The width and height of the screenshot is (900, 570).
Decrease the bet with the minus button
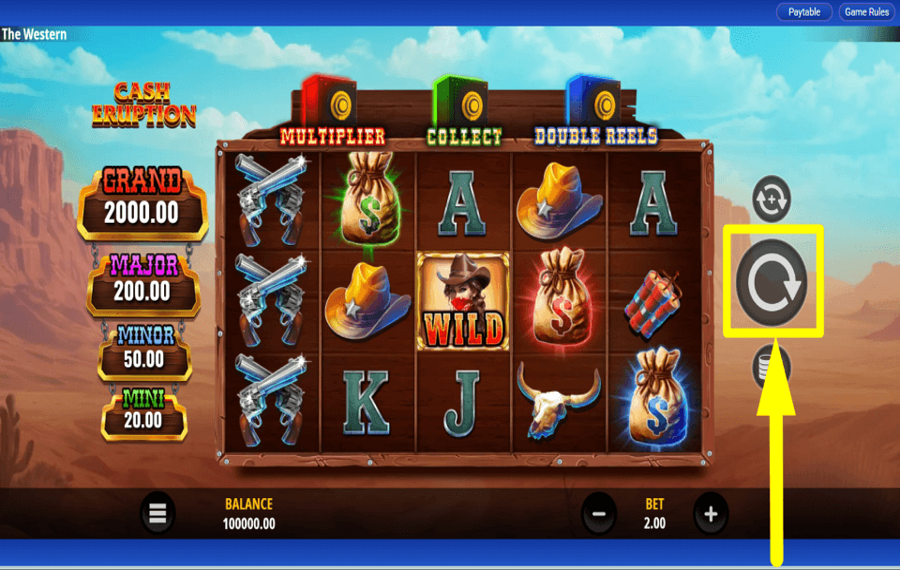599,514
